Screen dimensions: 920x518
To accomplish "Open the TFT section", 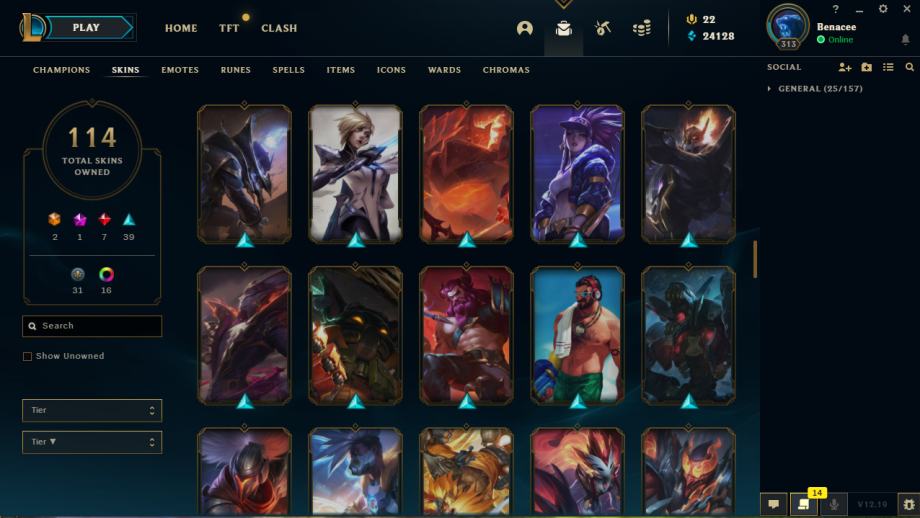I will (x=229, y=28).
